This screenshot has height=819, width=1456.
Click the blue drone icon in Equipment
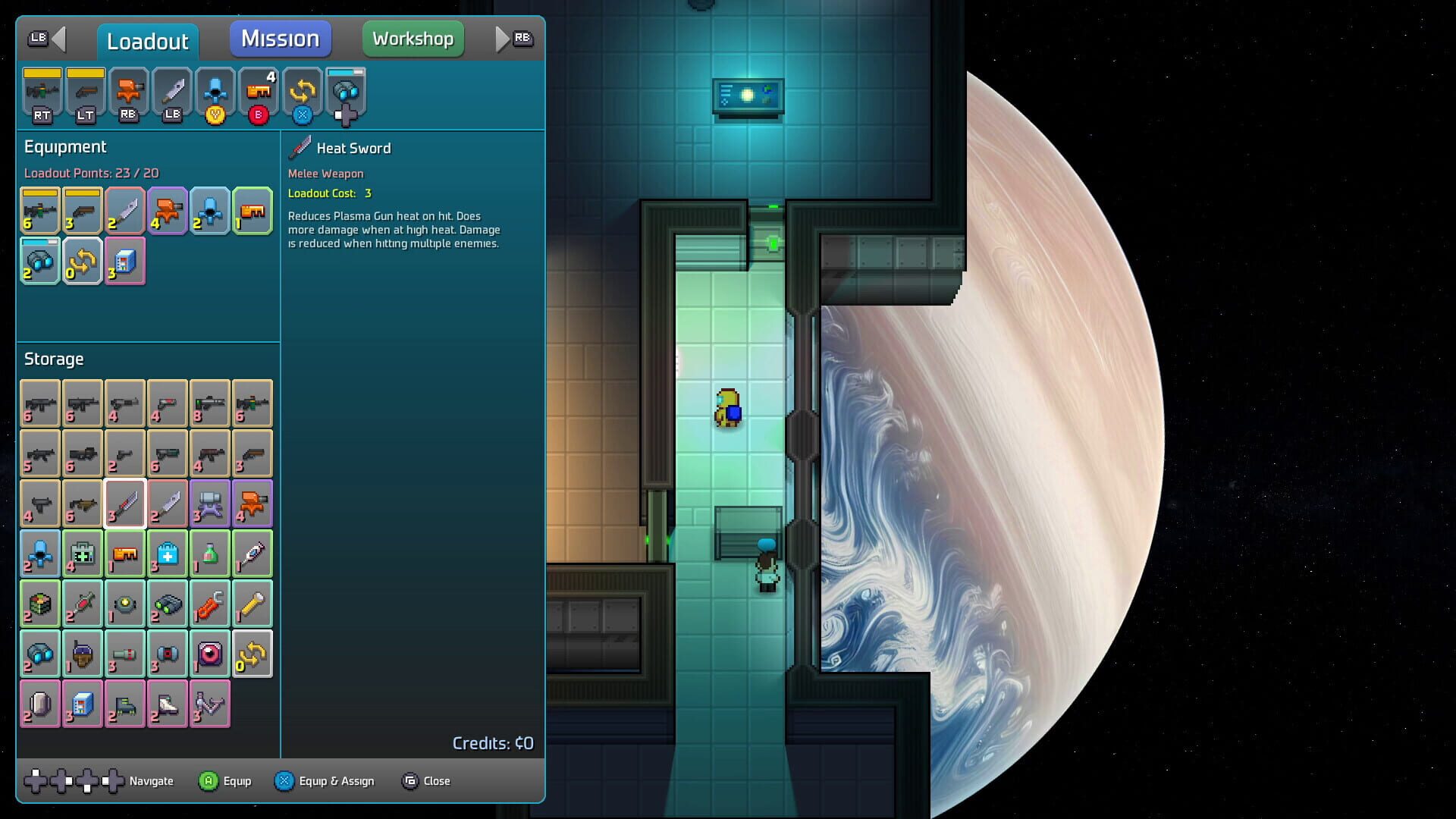(x=210, y=211)
